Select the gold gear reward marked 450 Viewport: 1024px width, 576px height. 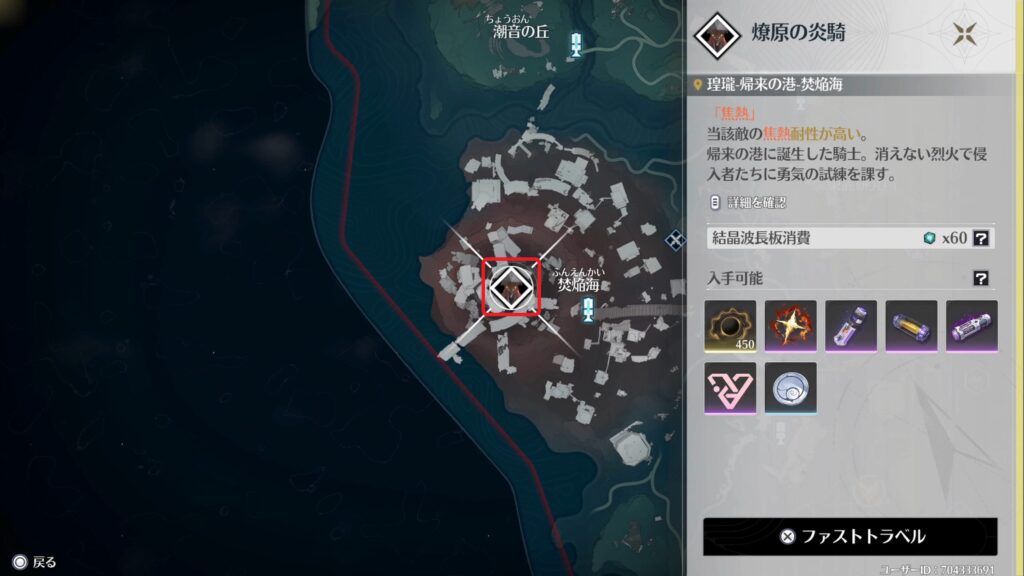click(x=730, y=326)
